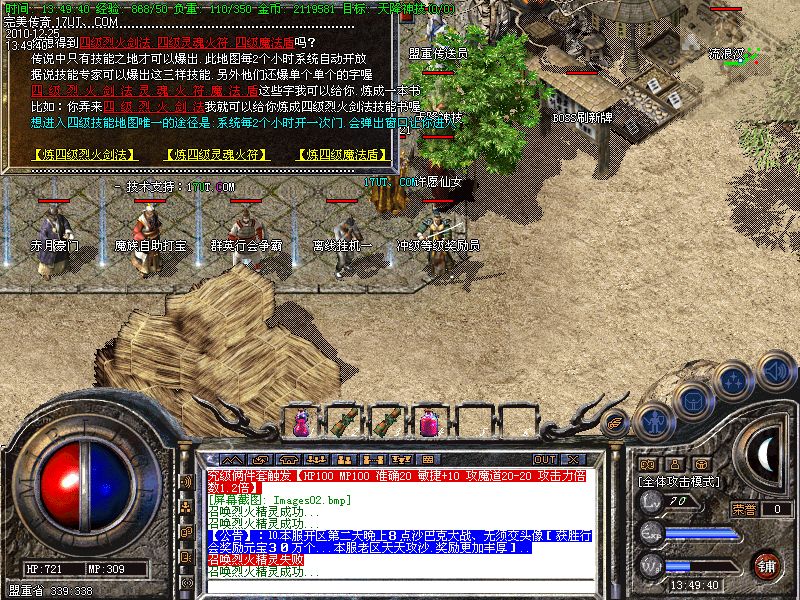Click the small orange winged button
800x600 pixels.
(616, 421)
